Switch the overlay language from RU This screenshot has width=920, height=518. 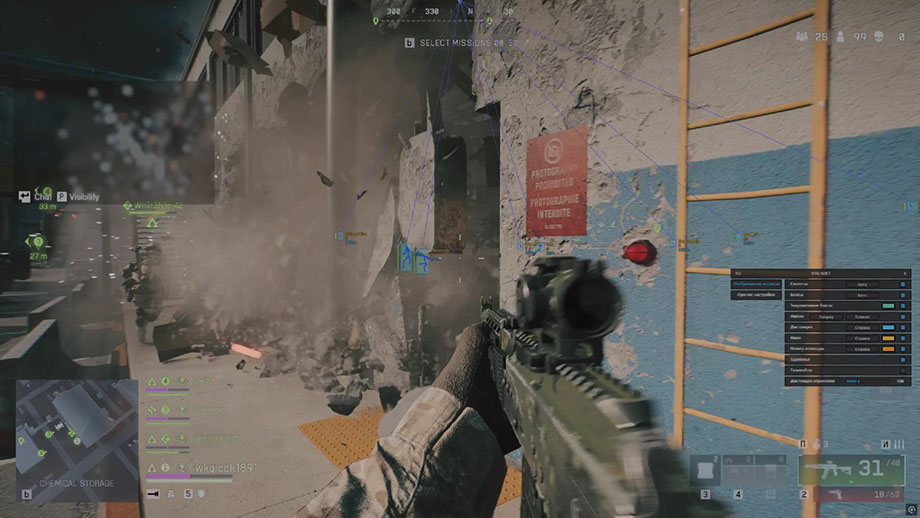pyautogui.click(x=736, y=272)
